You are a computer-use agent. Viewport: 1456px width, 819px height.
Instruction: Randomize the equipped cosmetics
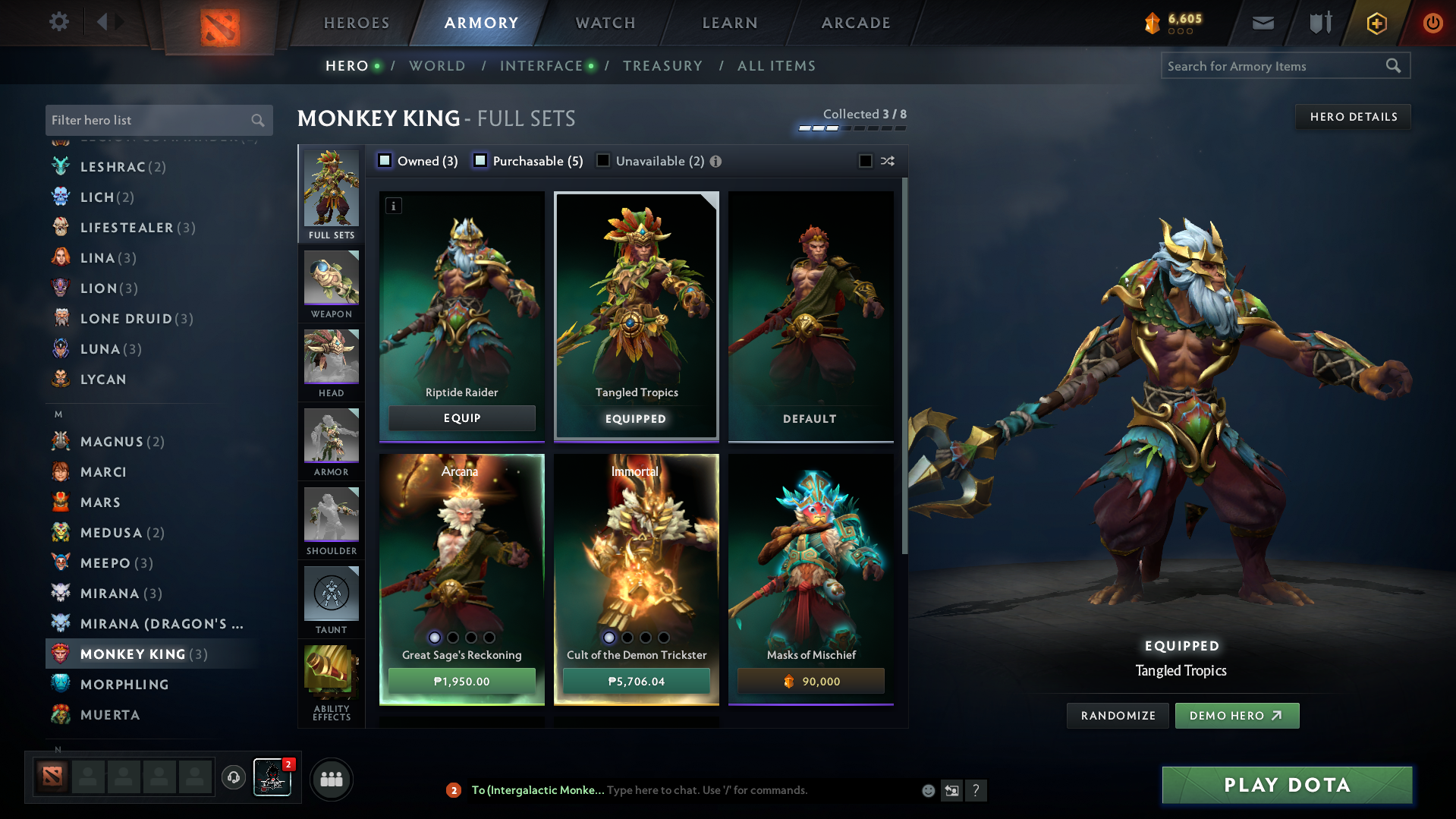coord(1118,716)
